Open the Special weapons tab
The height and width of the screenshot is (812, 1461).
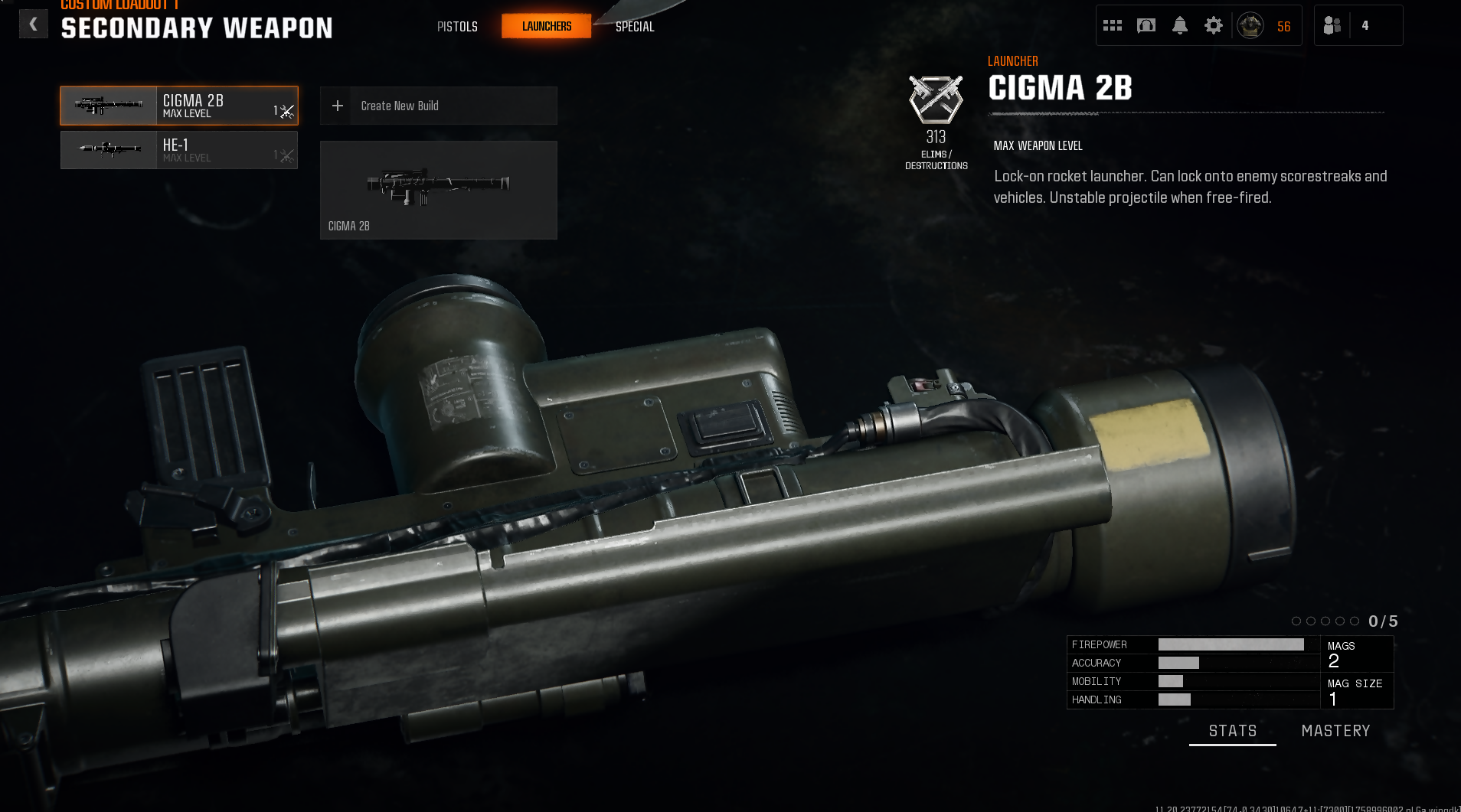pos(635,27)
